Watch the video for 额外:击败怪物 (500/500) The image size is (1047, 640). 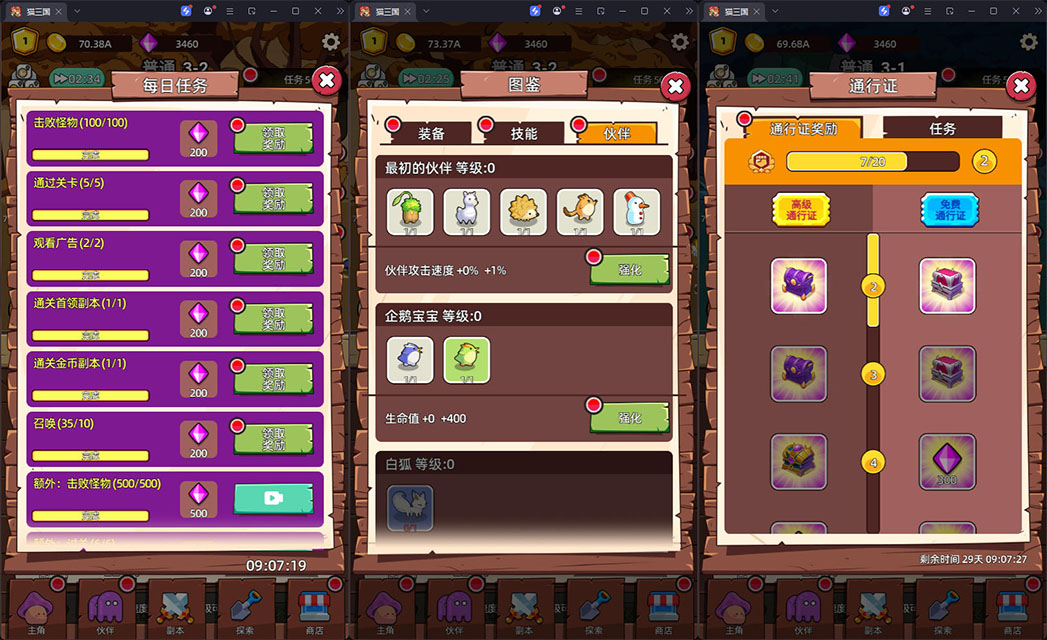(273, 499)
